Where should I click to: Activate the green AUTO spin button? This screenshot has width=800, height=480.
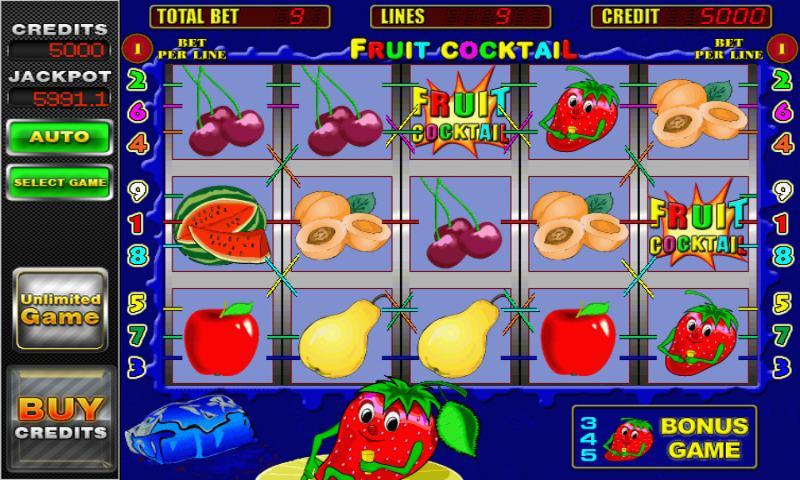pos(59,136)
